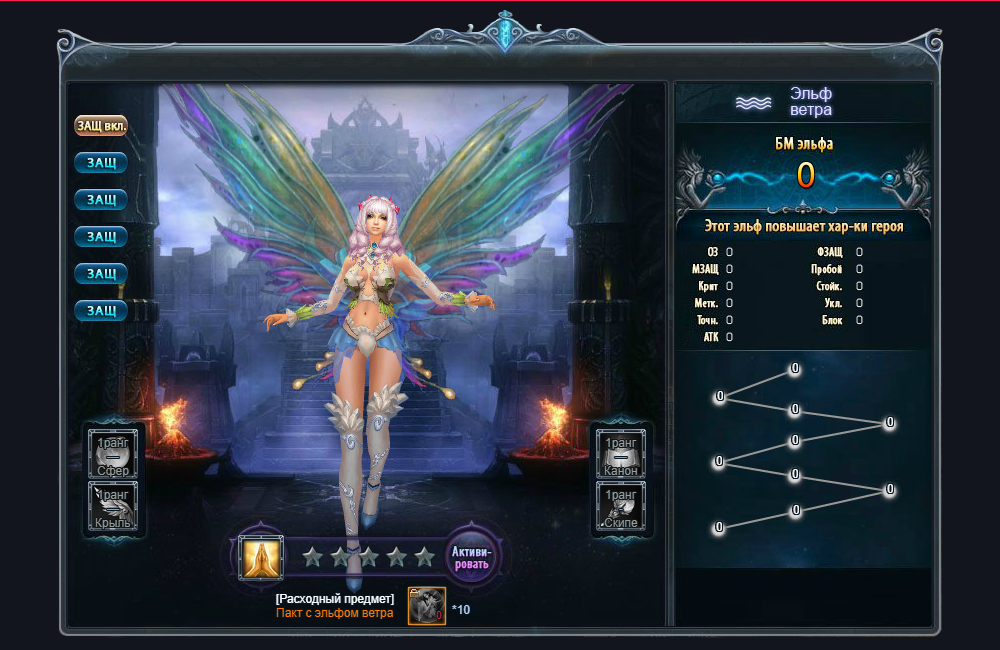The width and height of the screenshot is (1000, 650).
Task: Choose the 1ранг Канон equipment slot
Action: (x=620, y=453)
